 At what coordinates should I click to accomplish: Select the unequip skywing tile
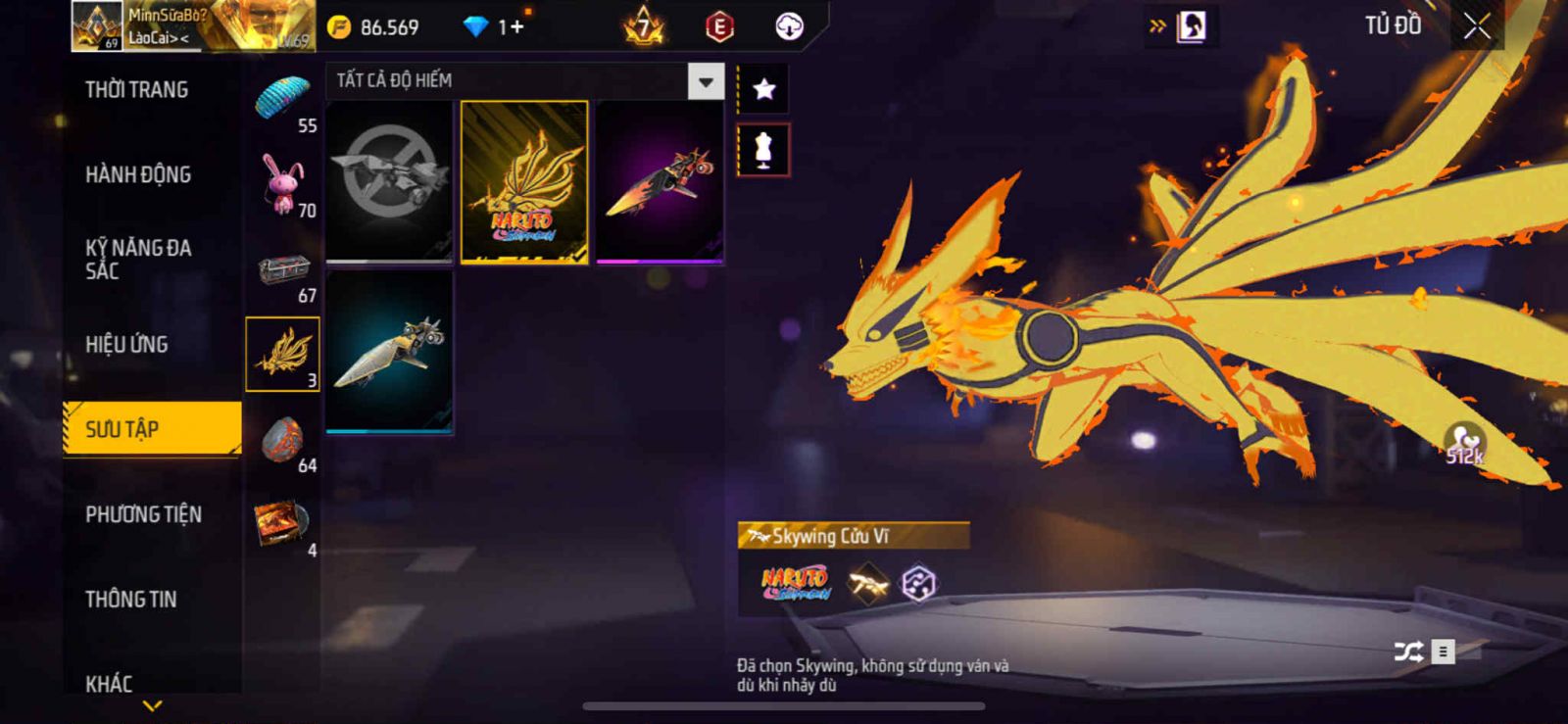click(389, 182)
